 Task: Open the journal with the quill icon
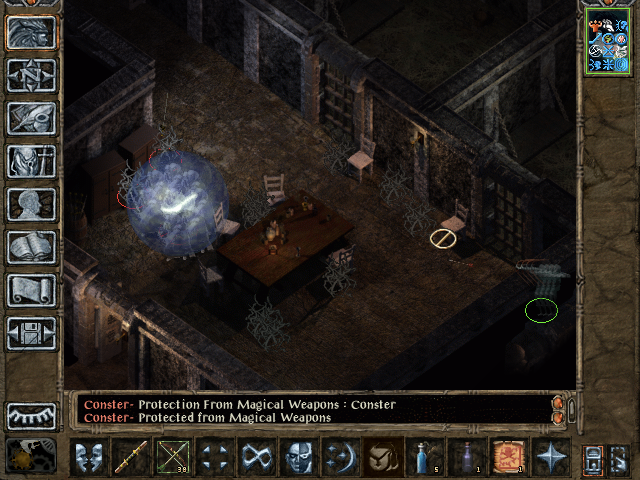(x=31, y=118)
